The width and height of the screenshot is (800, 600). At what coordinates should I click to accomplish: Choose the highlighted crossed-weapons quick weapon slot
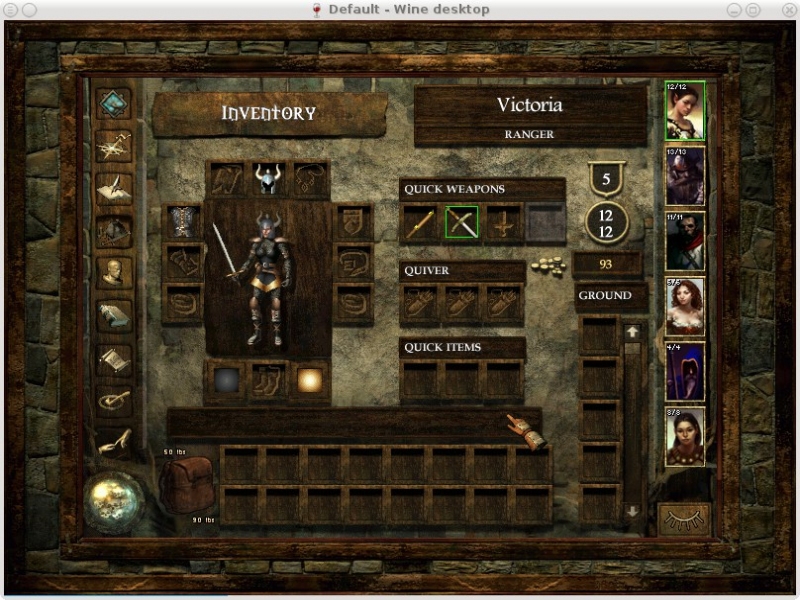point(461,223)
